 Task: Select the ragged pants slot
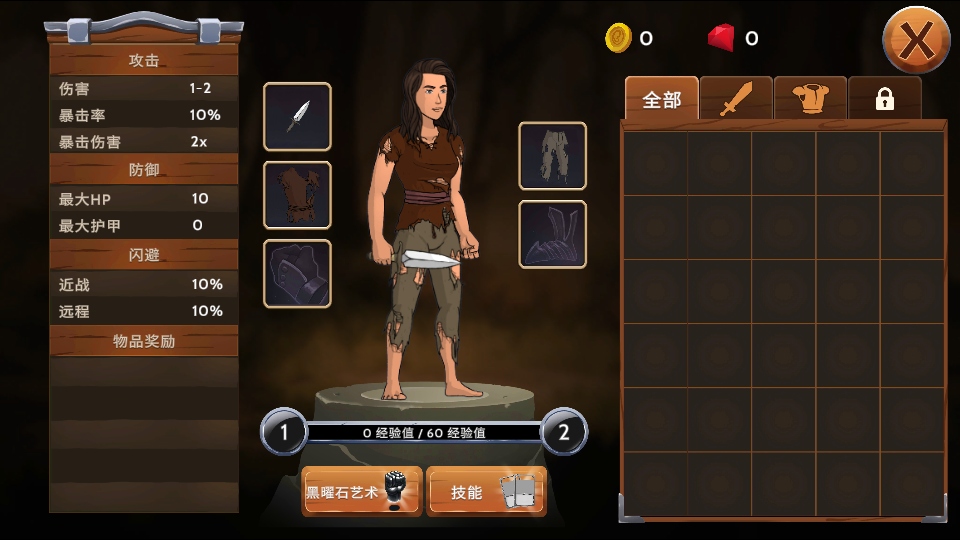pyautogui.click(x=552, y=156)
